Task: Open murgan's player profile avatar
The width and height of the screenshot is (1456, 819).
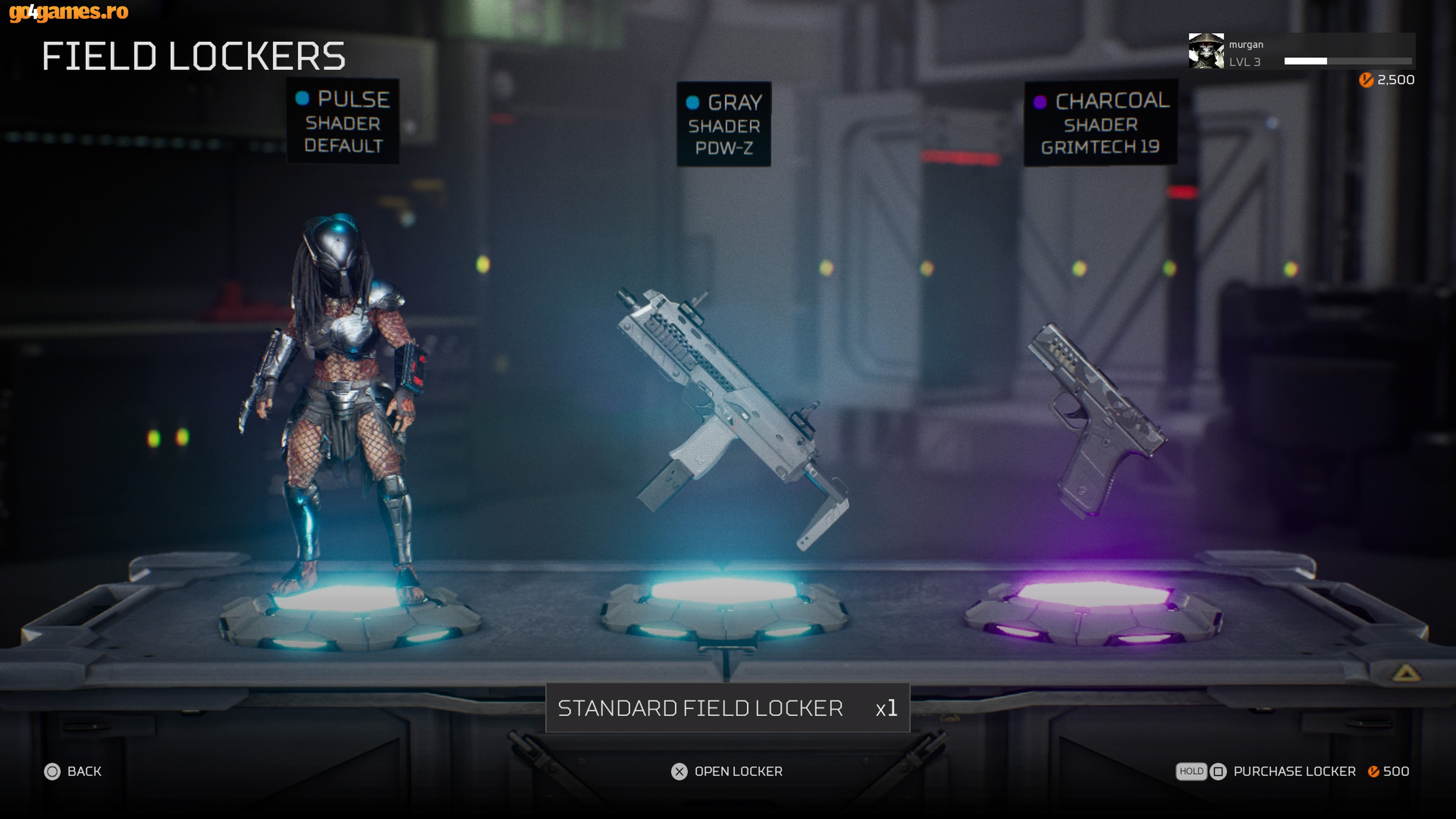Action: coord(1206,52)
